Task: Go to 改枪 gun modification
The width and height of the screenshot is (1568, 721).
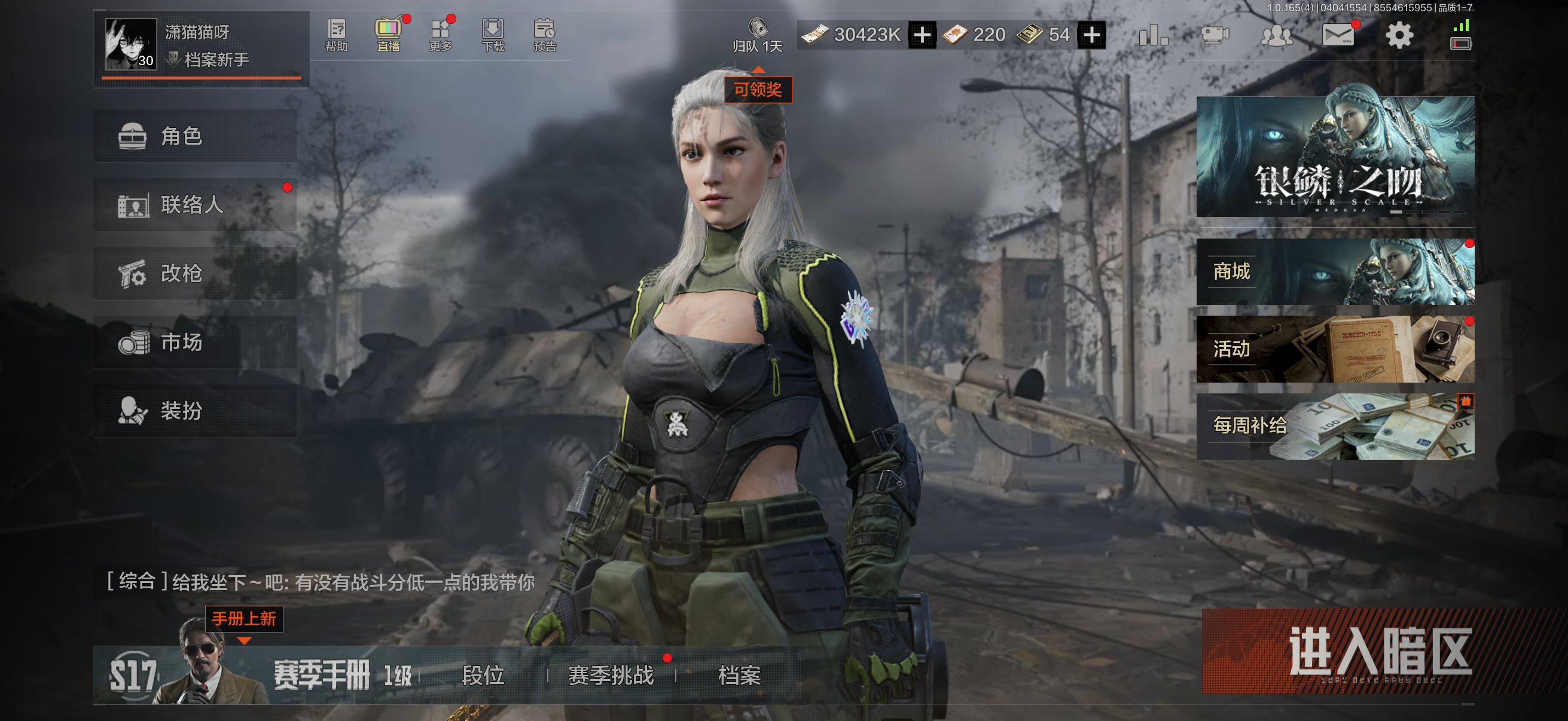Action: (x=195, y=274)
